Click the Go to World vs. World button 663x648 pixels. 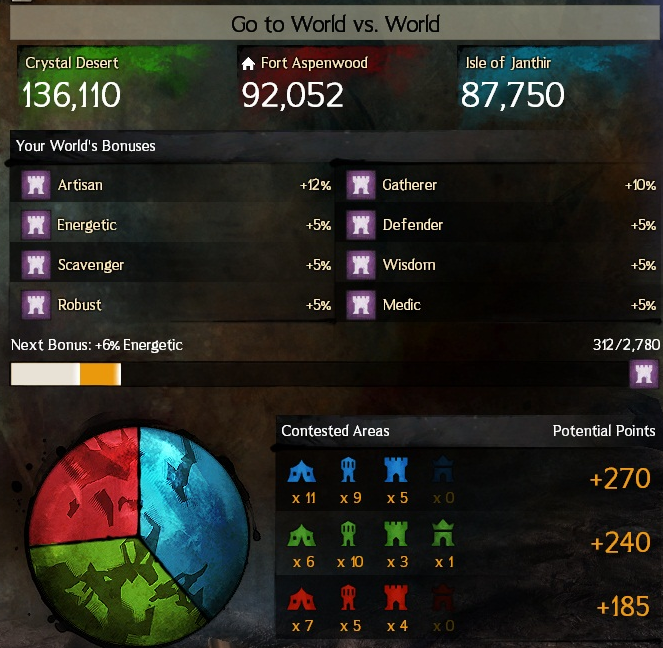point(335,23)
